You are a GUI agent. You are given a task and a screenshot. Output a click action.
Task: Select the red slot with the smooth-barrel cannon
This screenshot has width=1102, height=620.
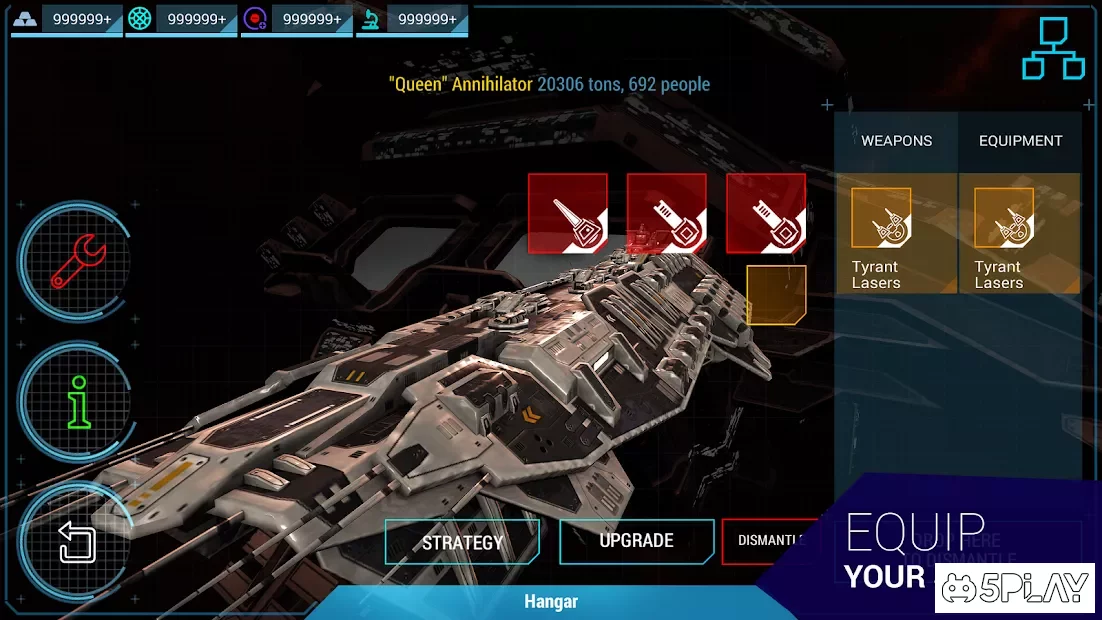click(568, 213)
